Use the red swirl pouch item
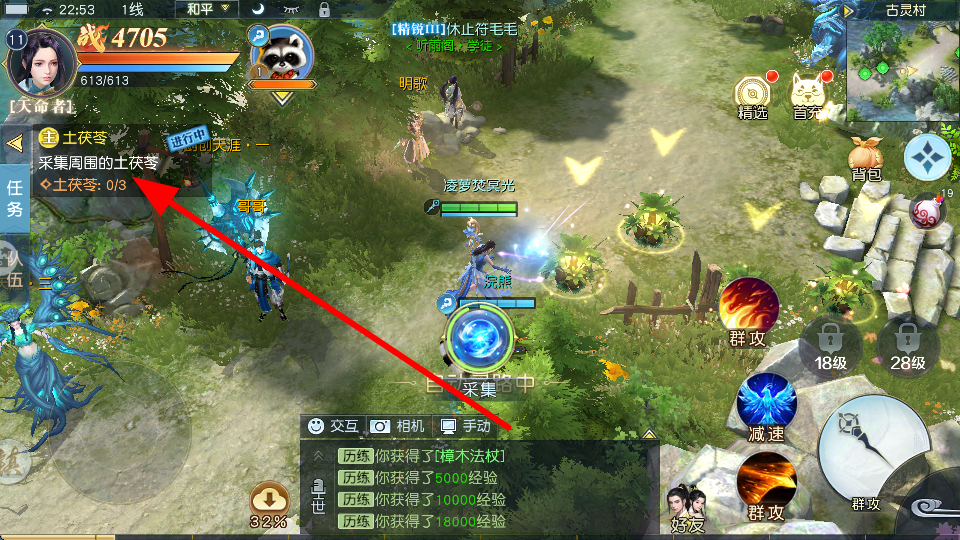The width and height of the screenshot is (960, 540). pos(928,210)
